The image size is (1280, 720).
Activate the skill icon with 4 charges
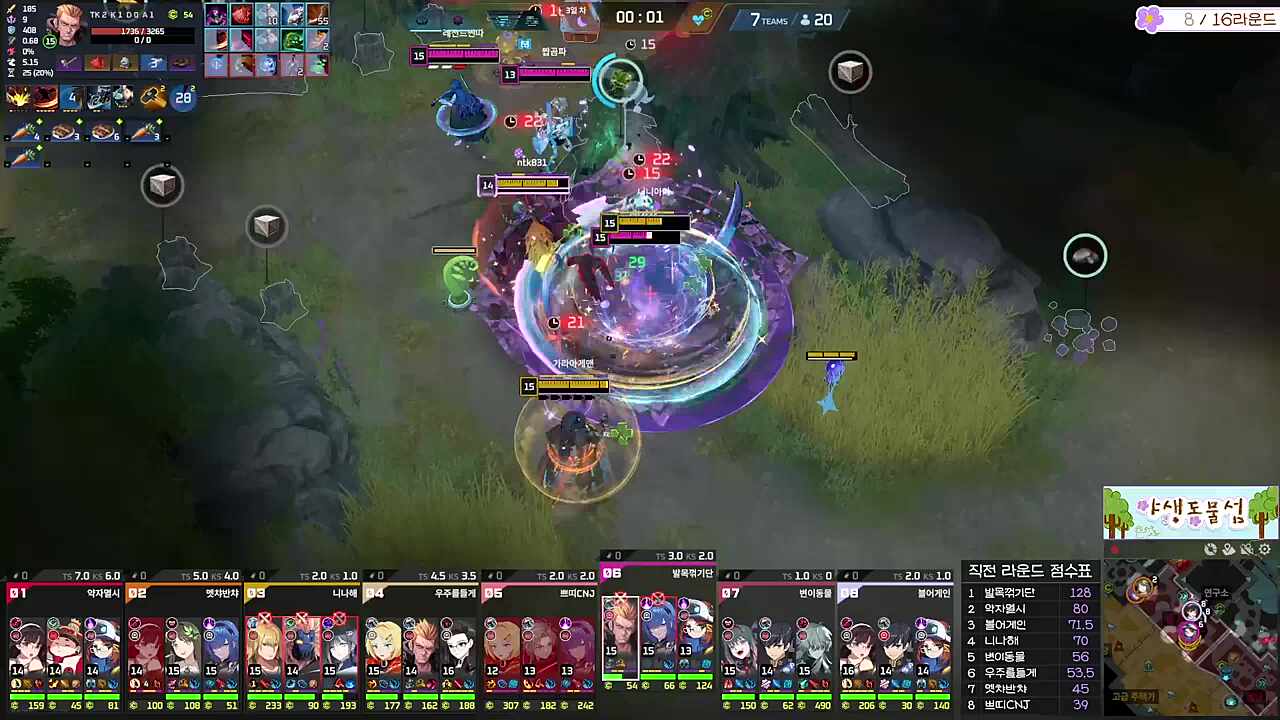pyautogui.click(x=72, y=96)
